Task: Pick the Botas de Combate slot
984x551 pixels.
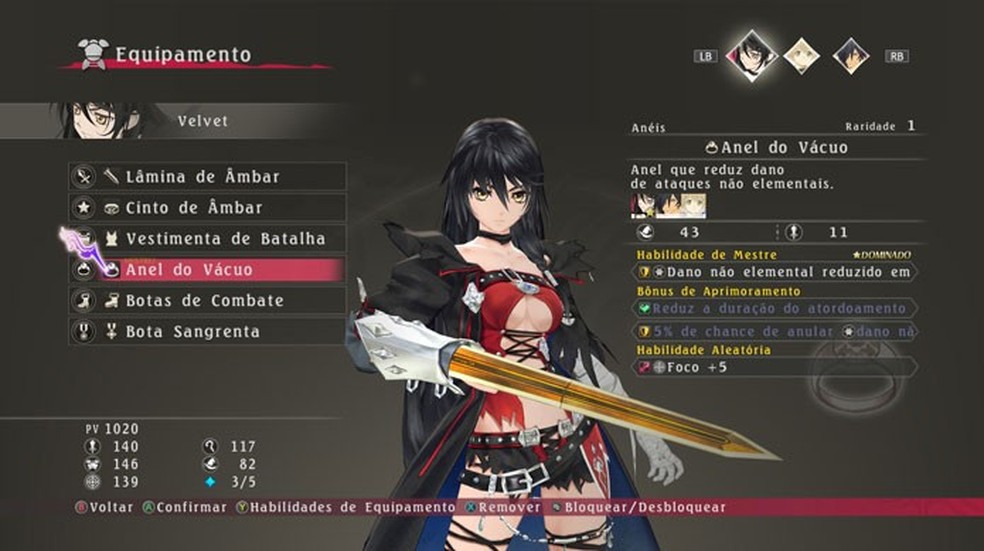Action: pos(207,301)
